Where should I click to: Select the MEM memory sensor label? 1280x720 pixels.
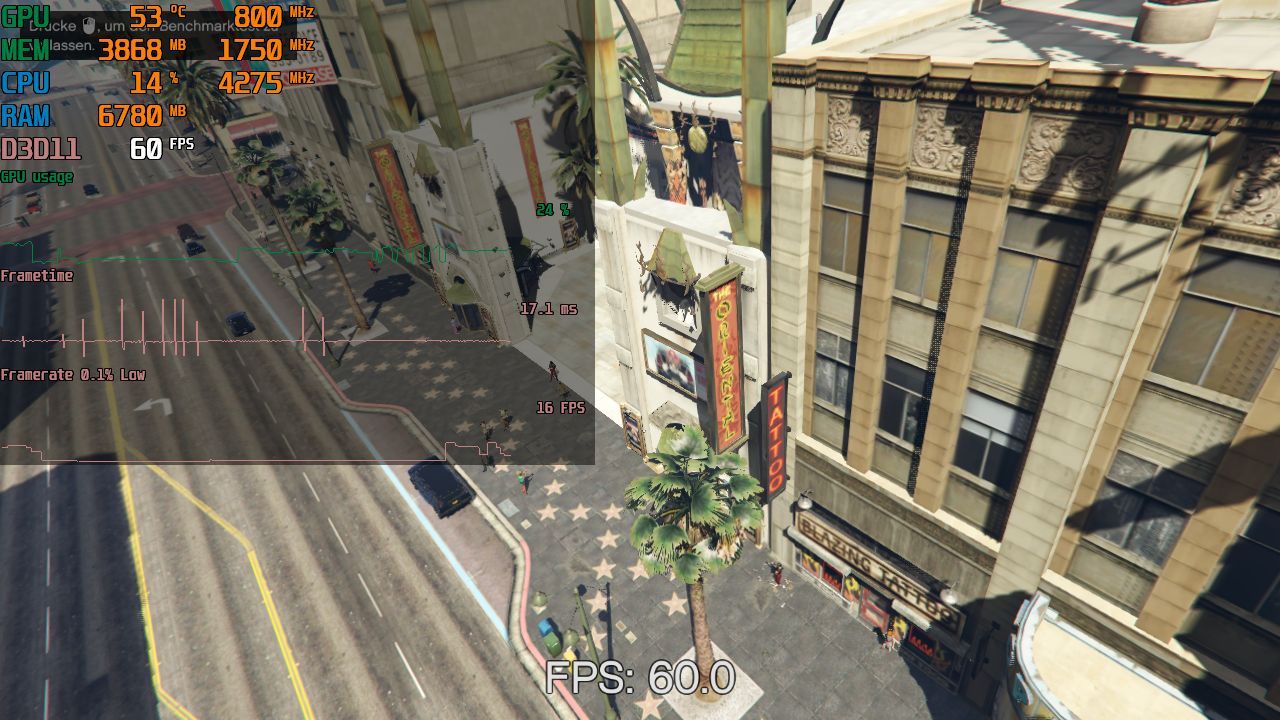pyautogui.click(x=24, y=48)
